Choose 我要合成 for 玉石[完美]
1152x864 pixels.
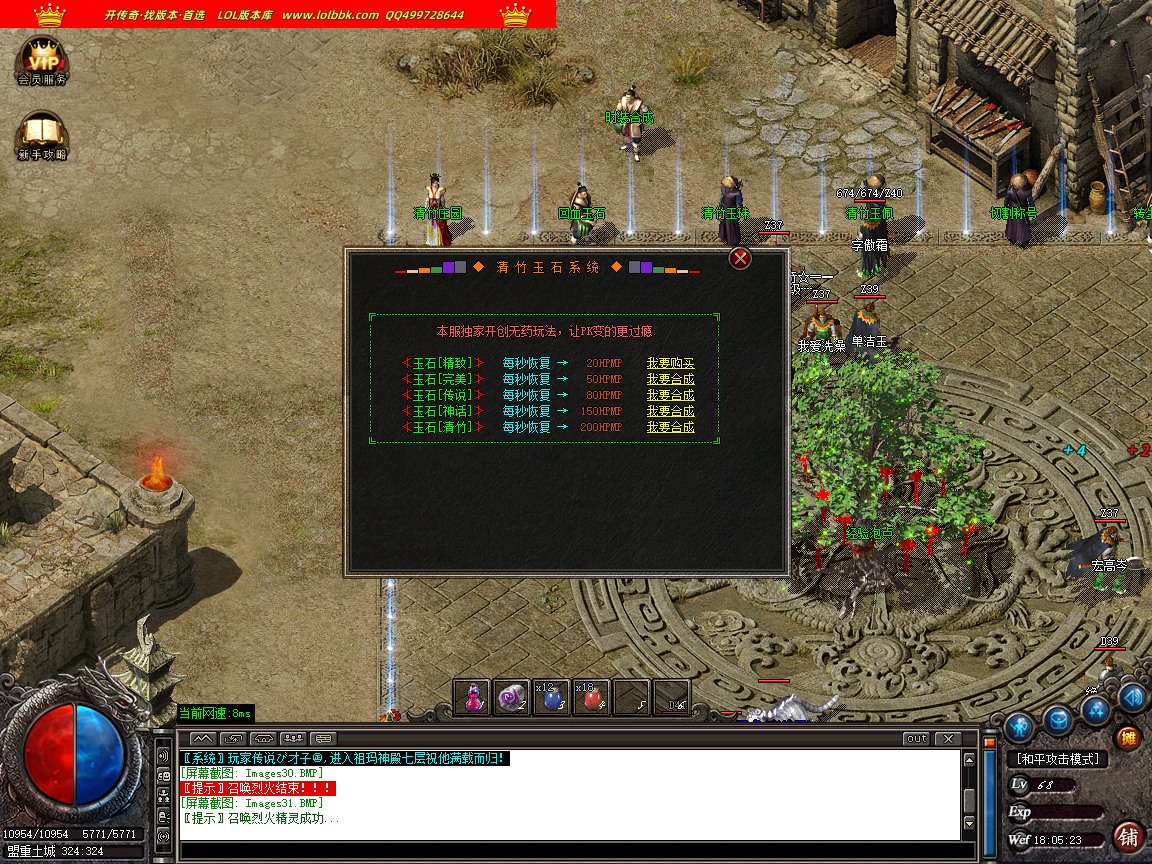(x=670, y=379)
